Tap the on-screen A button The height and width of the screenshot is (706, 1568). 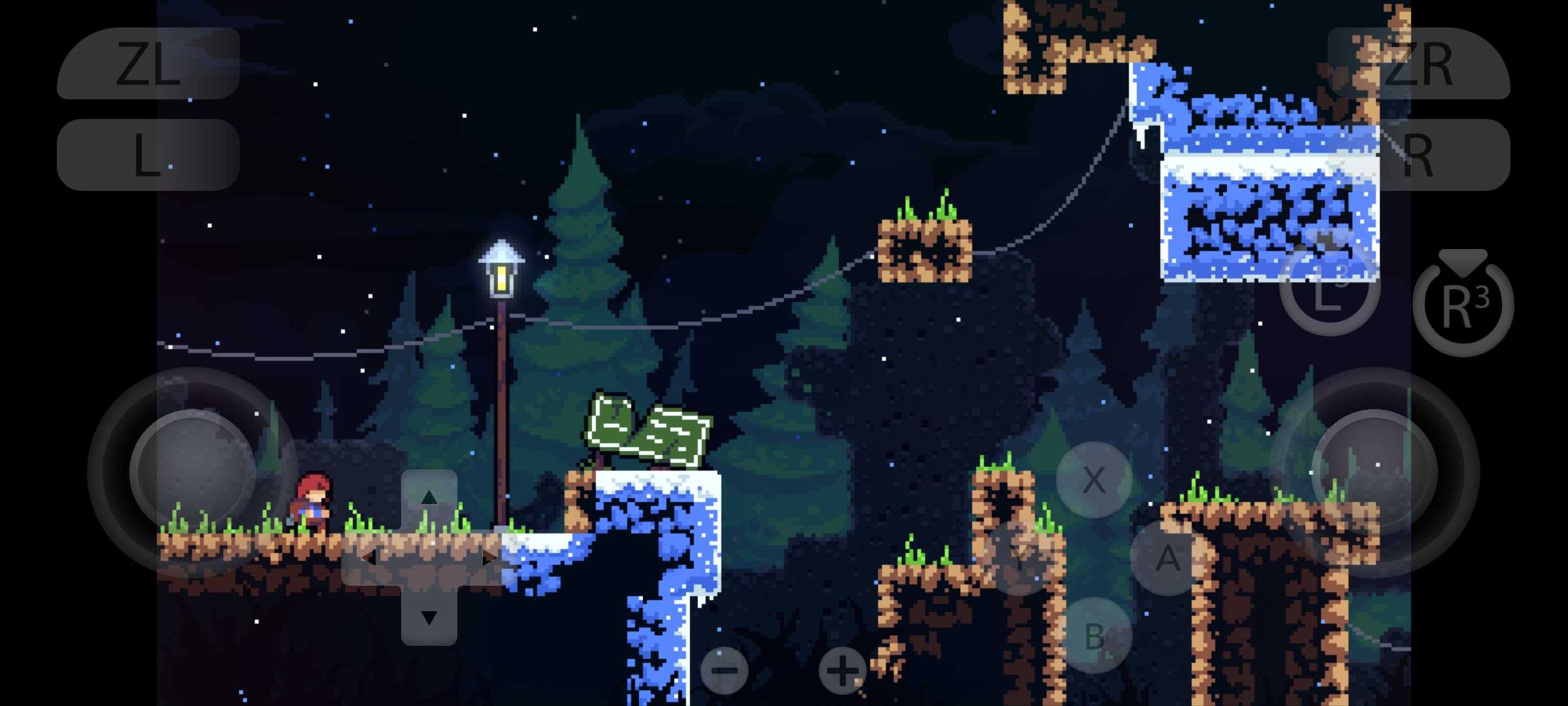(x=1168, y=558)
